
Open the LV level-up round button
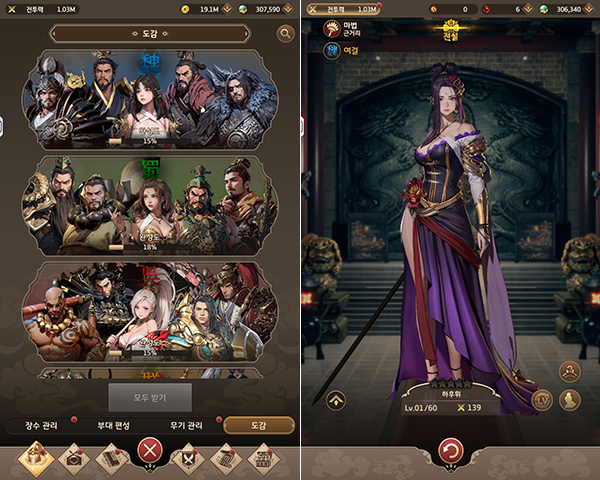544,400
